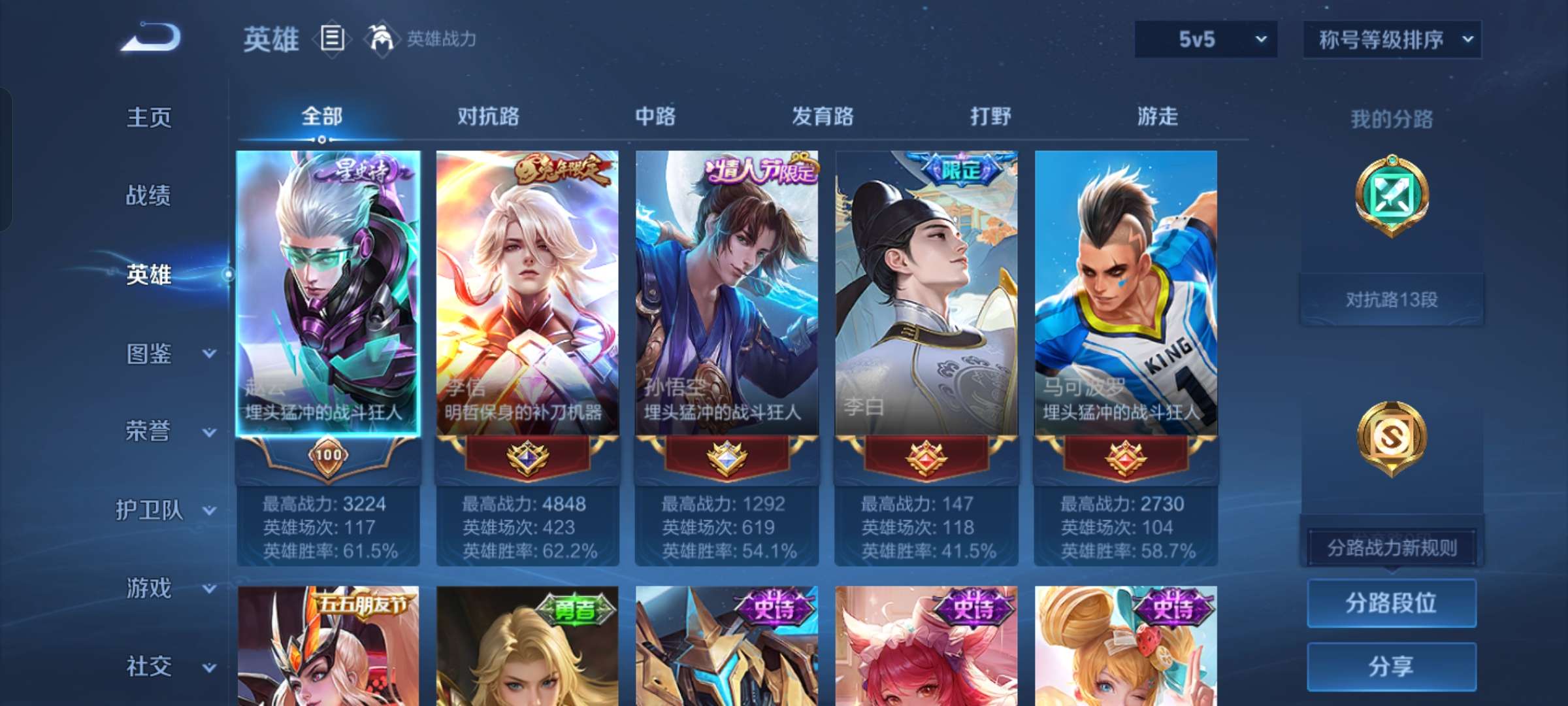
Task: Expand the 荣誉 sidebar section
Action: tap(149, 433)
